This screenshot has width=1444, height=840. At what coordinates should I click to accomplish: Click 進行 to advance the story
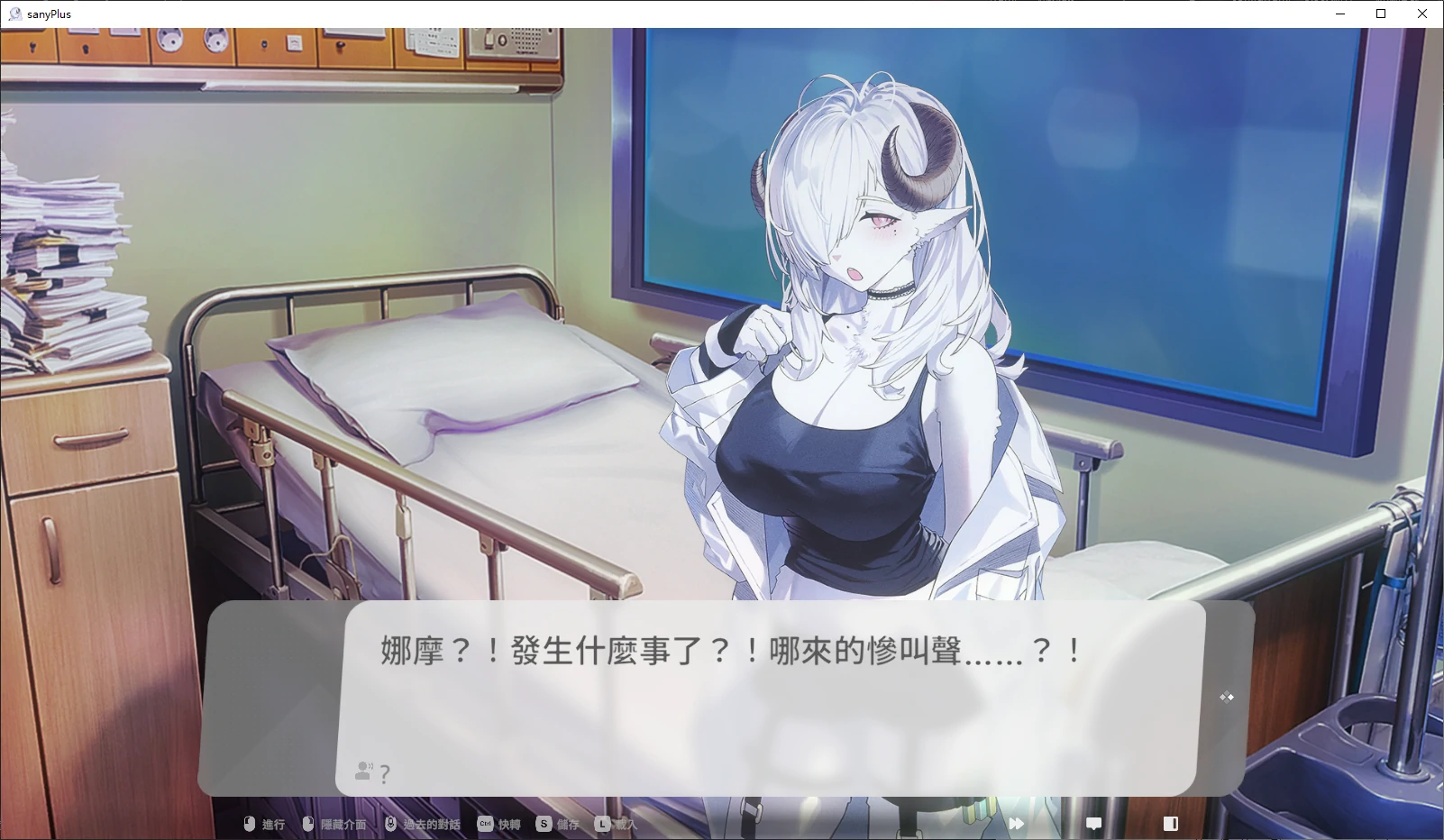point(271,824)
